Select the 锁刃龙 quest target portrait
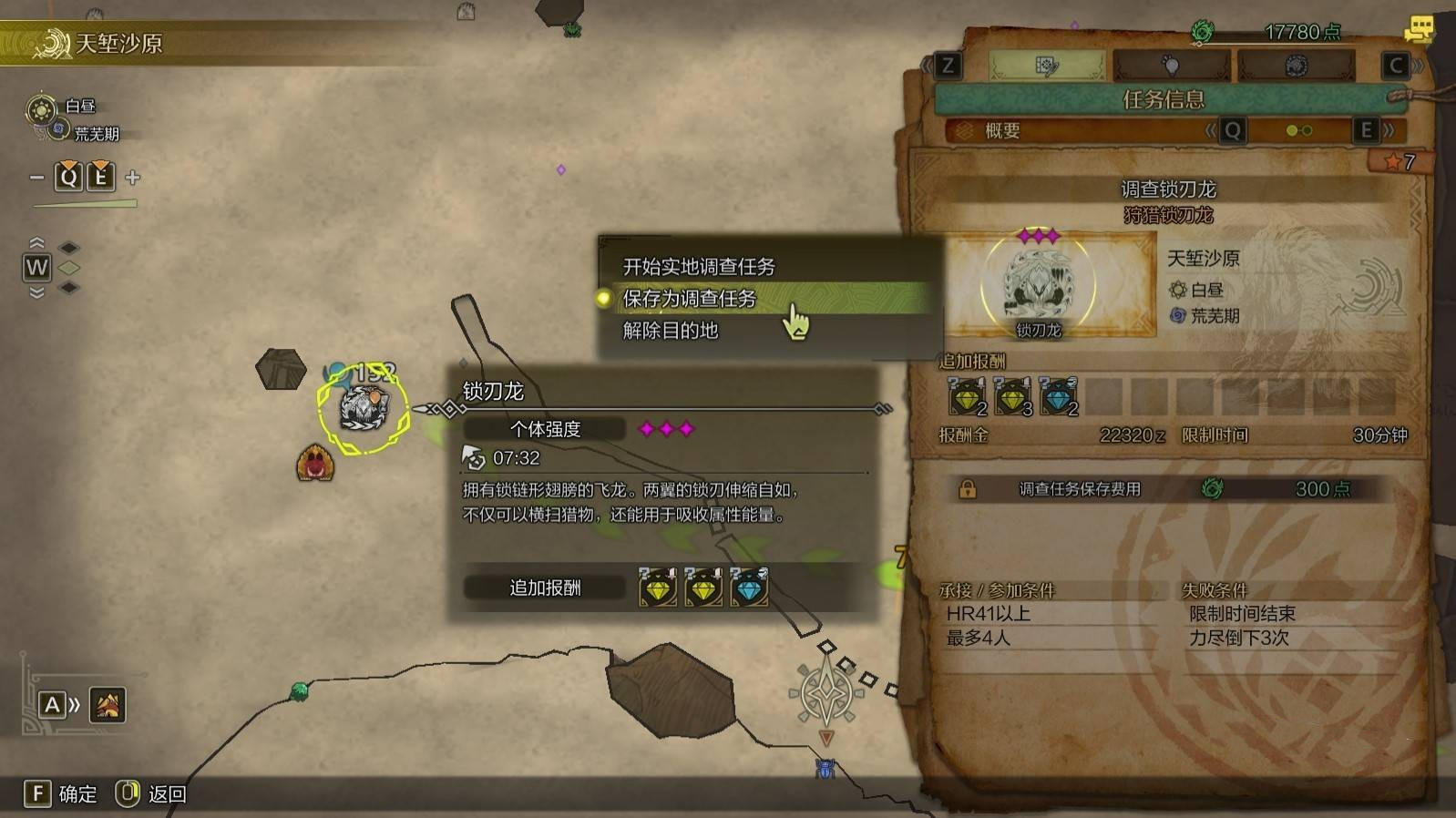The width and height of the screenshot is (1456, 818). click(1038, 284)
